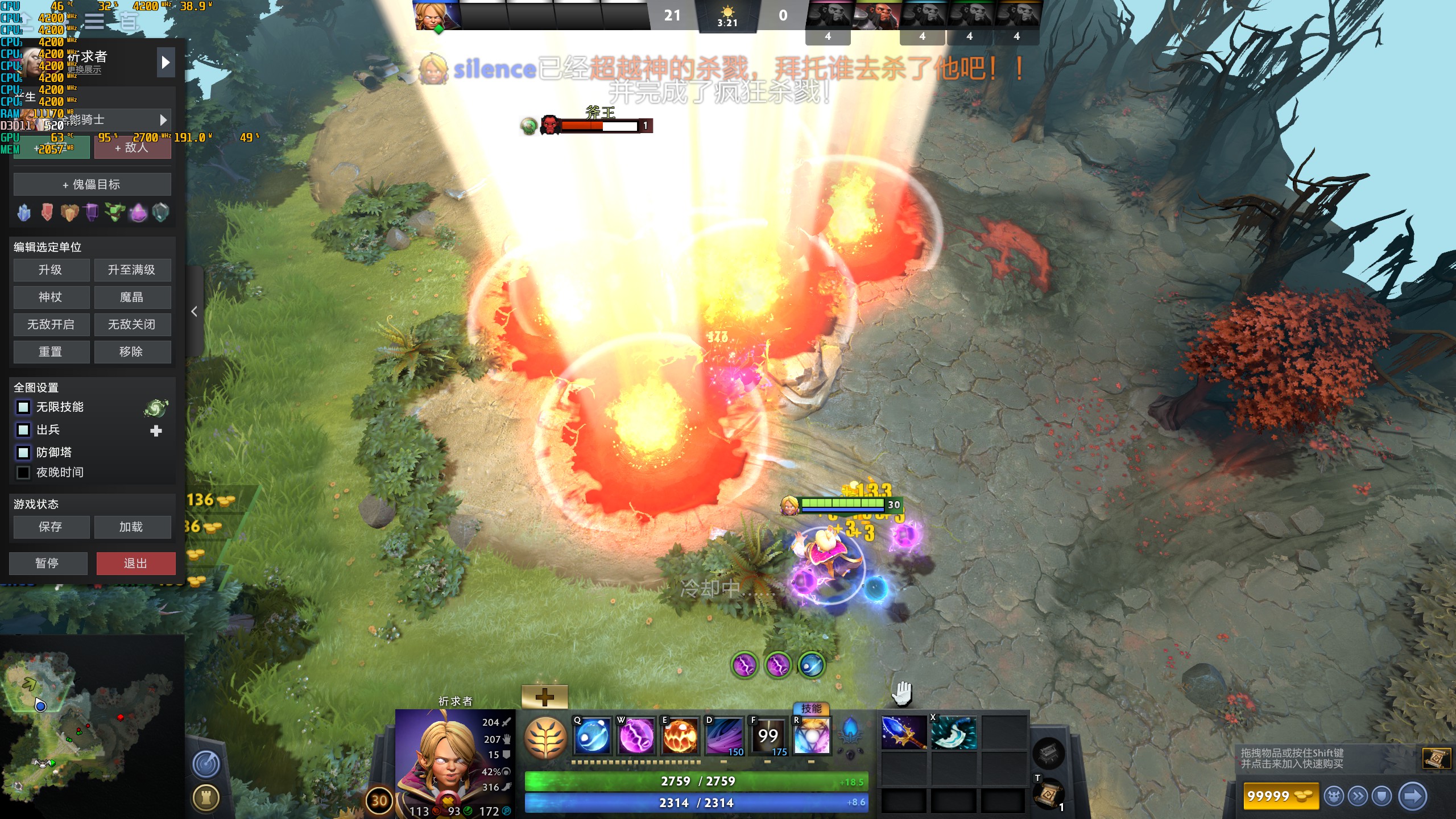Collapse the cheat panel with the chevron
This screenshot has height=819, width=1456.
click(194, 312)
